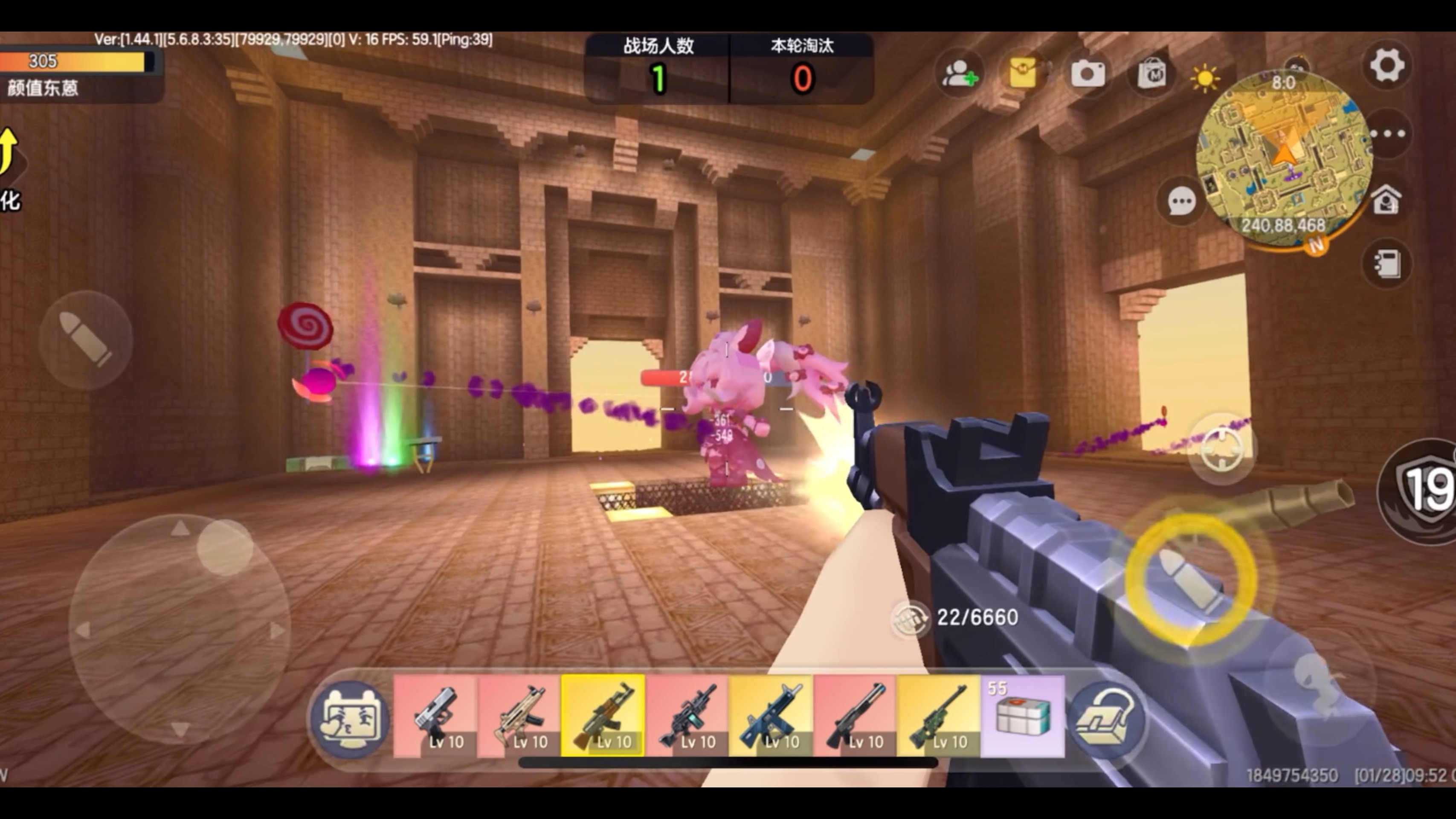Open the backpack inventory button
Viewport: 1456px width, 819px height.
pos(1106,718)
